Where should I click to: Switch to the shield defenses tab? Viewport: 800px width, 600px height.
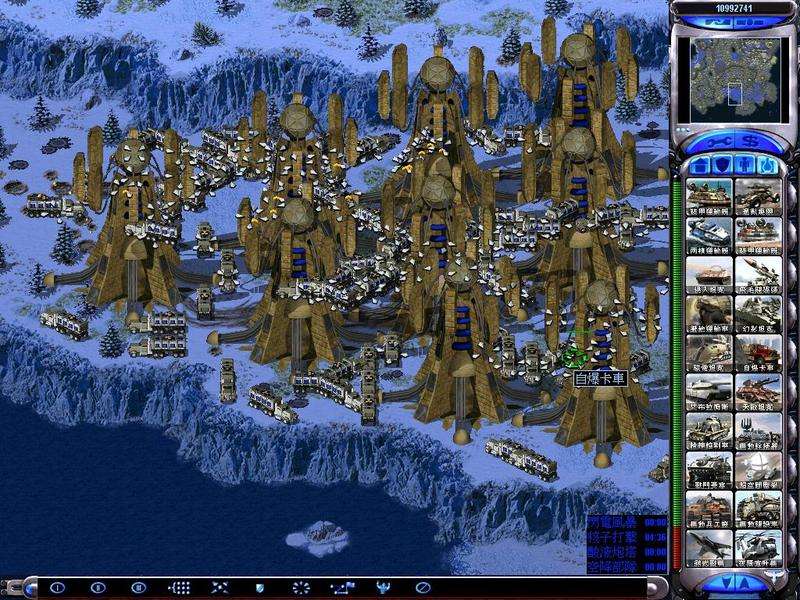click(722, 163)
